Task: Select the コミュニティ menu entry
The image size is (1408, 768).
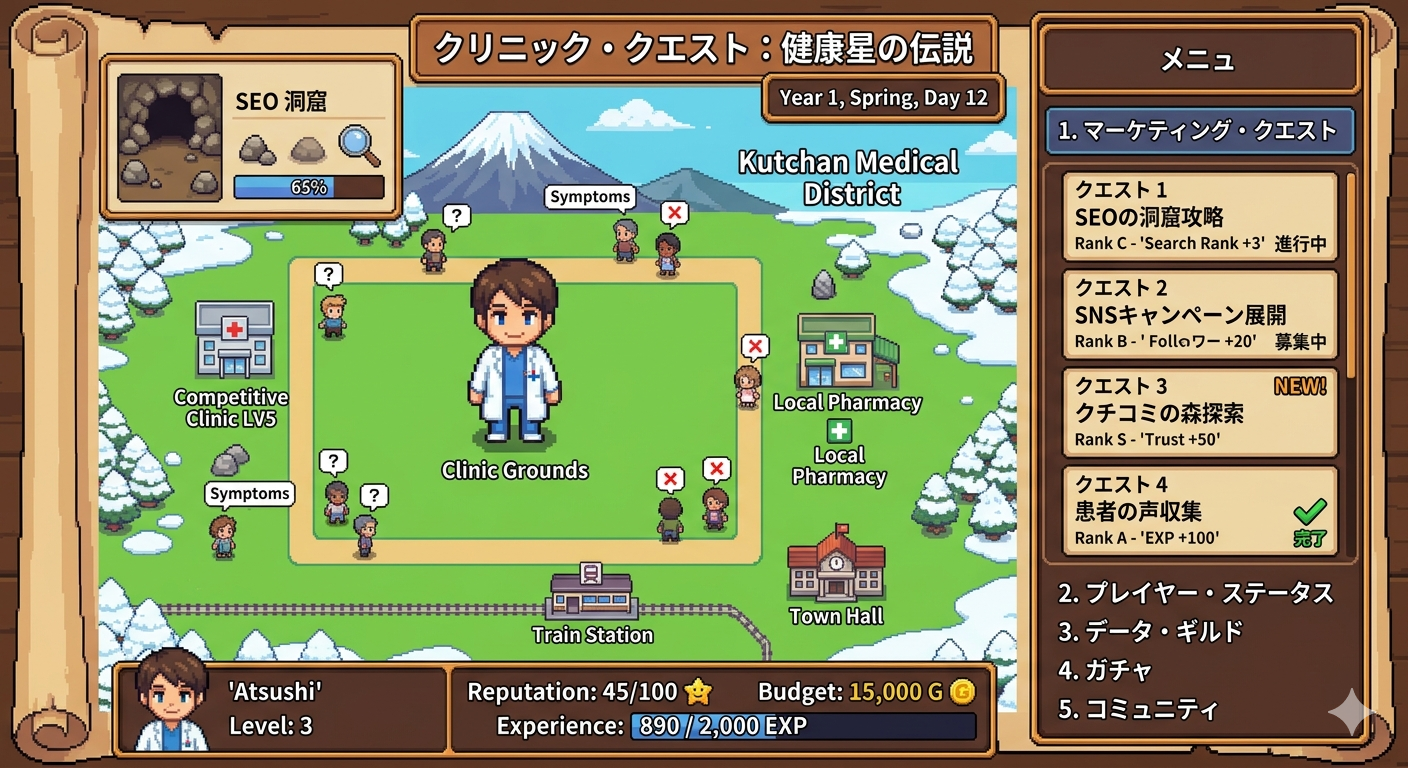Action: 1138,709
